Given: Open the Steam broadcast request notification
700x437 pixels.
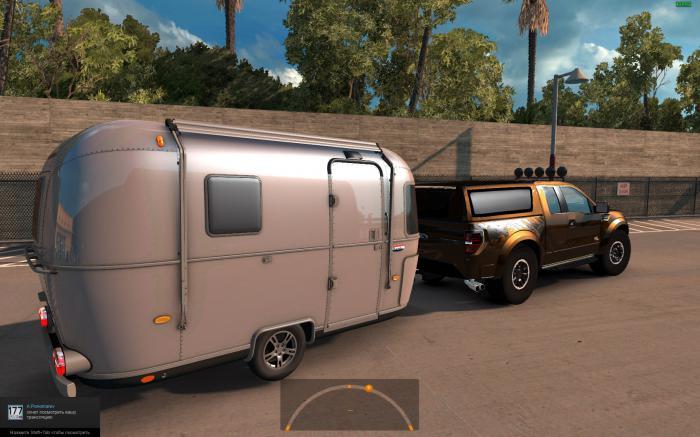Looking at the screenshot, I should click(55, 412).
